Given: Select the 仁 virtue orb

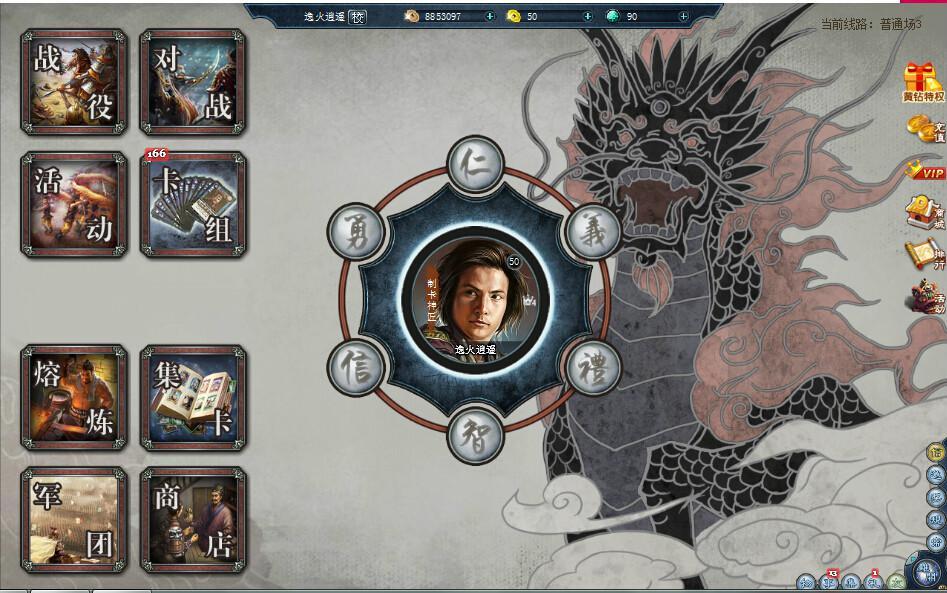Looking at the screenshot, I should tap(475, 167).
